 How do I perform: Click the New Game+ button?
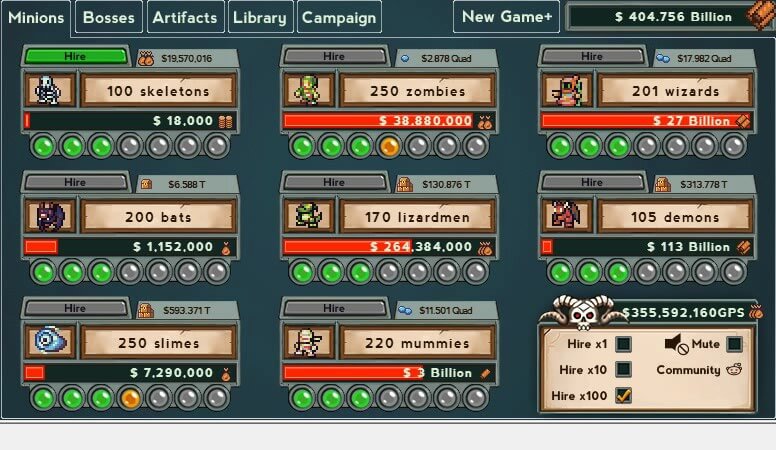tap(506, 17)
